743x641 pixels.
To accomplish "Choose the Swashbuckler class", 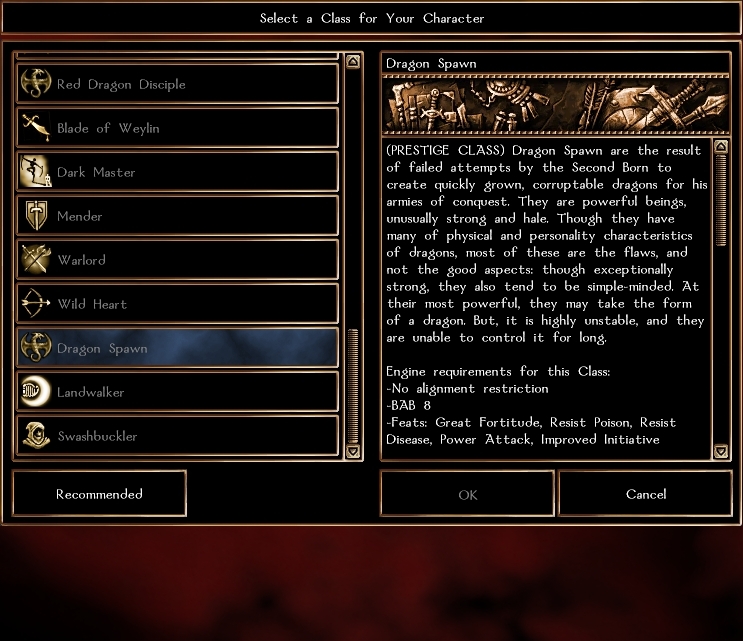I will [x=178, y=436].
